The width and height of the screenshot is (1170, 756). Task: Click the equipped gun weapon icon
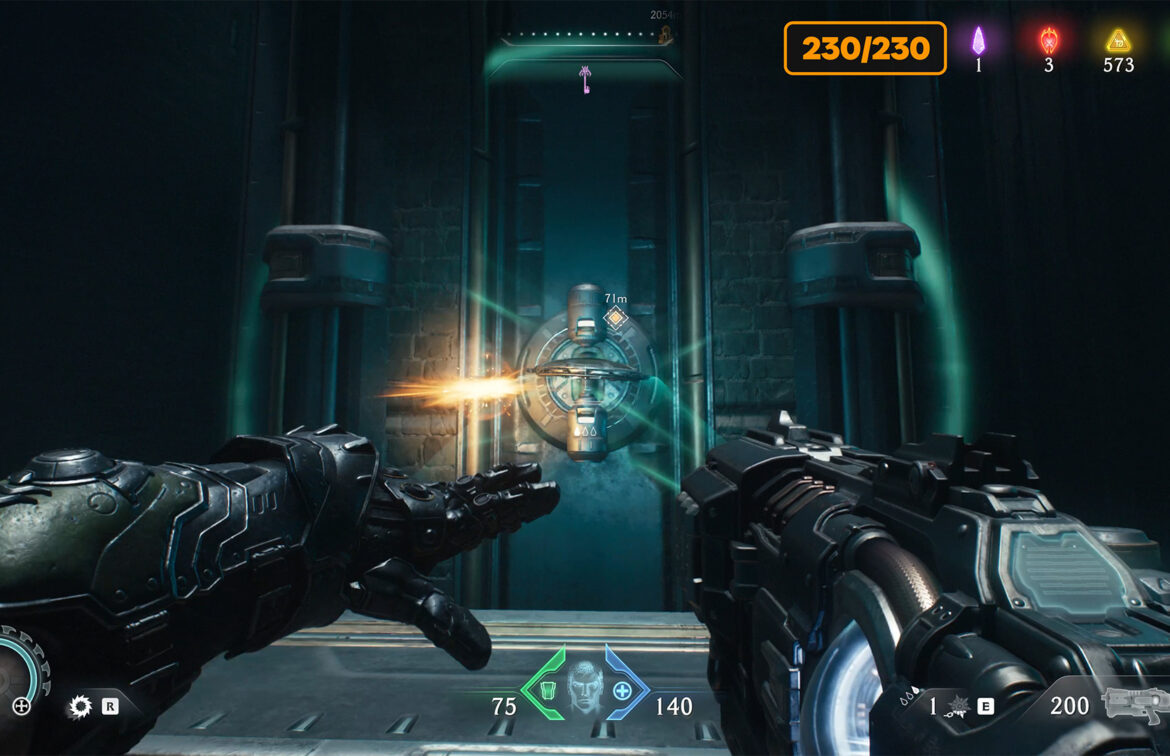coord(1134,705)
